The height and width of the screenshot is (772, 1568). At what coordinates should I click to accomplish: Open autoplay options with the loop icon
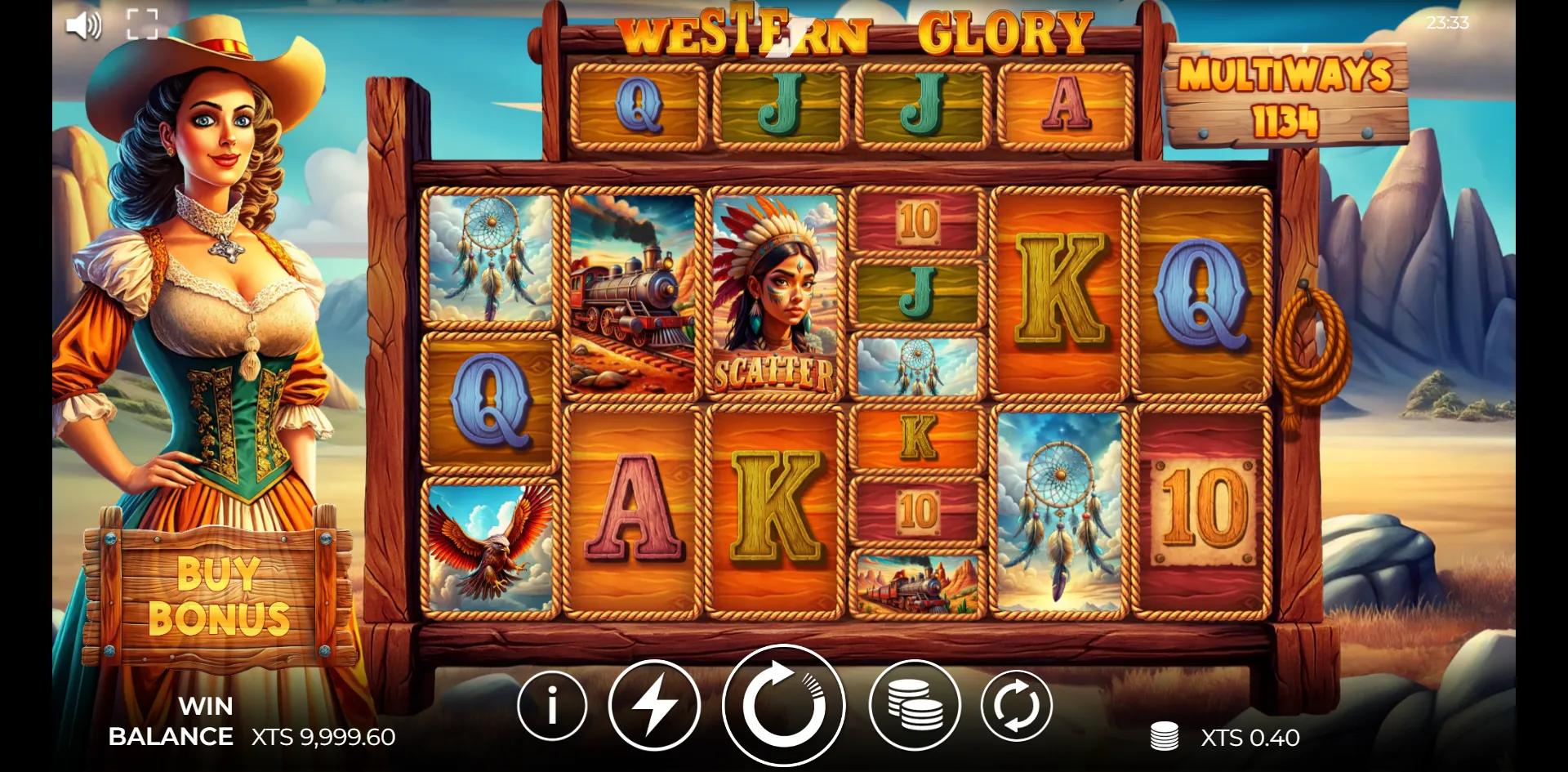[1016, 703]
